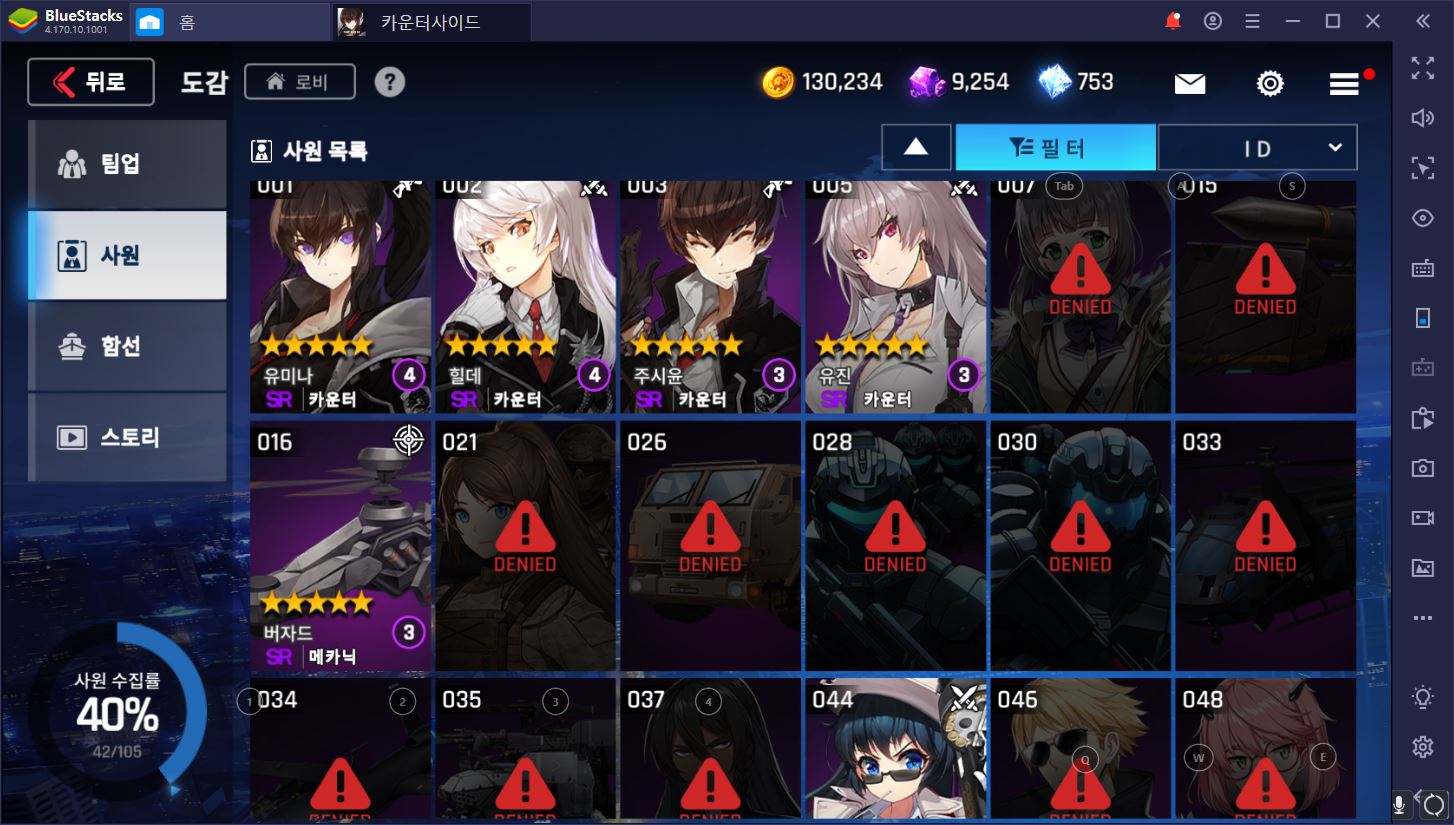Open the 필터 filter options
The height and width of the screenshot is (825, 1454).
point(1055,148)
